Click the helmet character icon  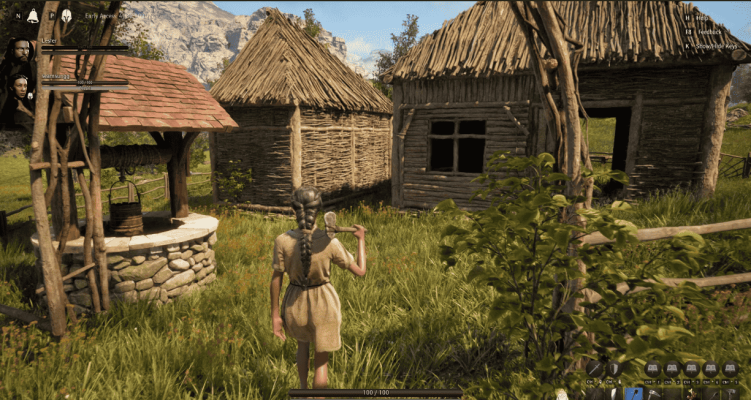66,15
